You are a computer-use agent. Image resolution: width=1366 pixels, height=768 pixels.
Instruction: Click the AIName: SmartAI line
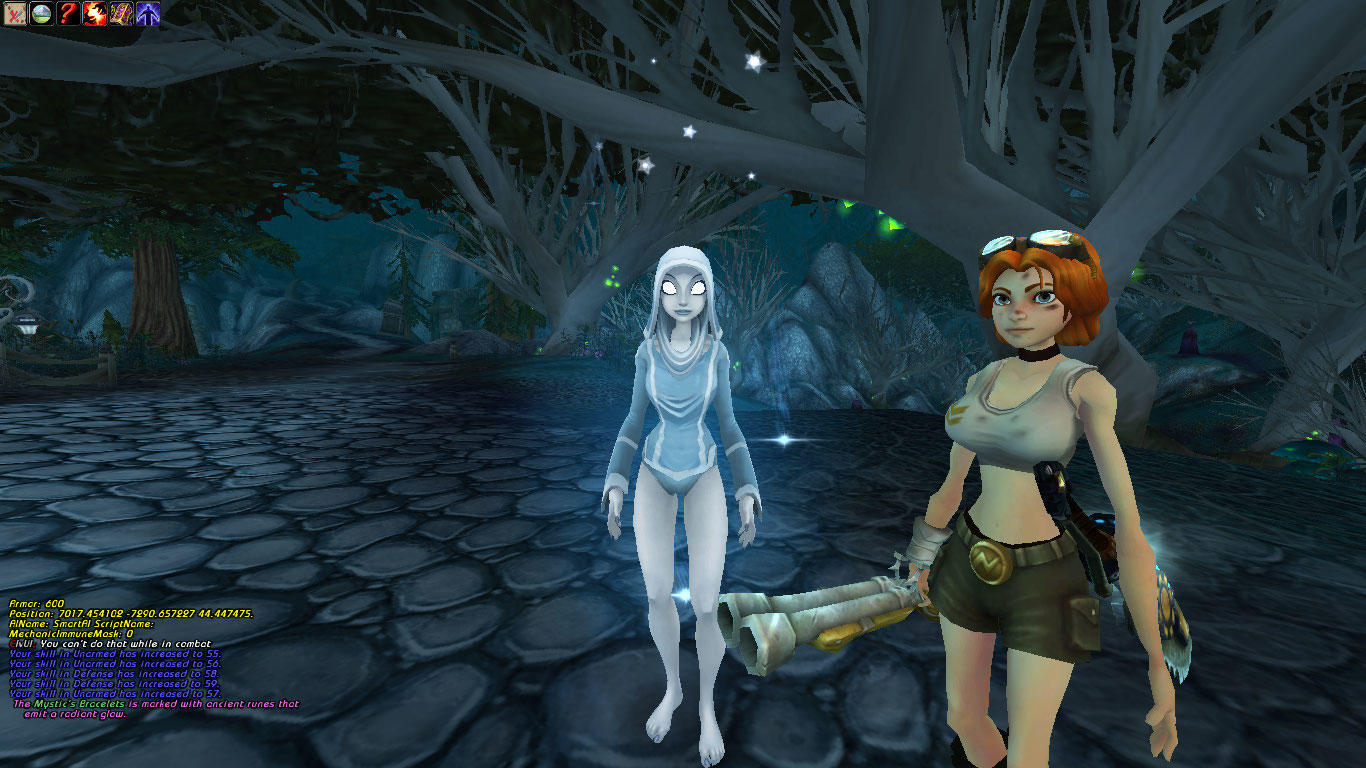pyautogui.click(x=80, y=624)
